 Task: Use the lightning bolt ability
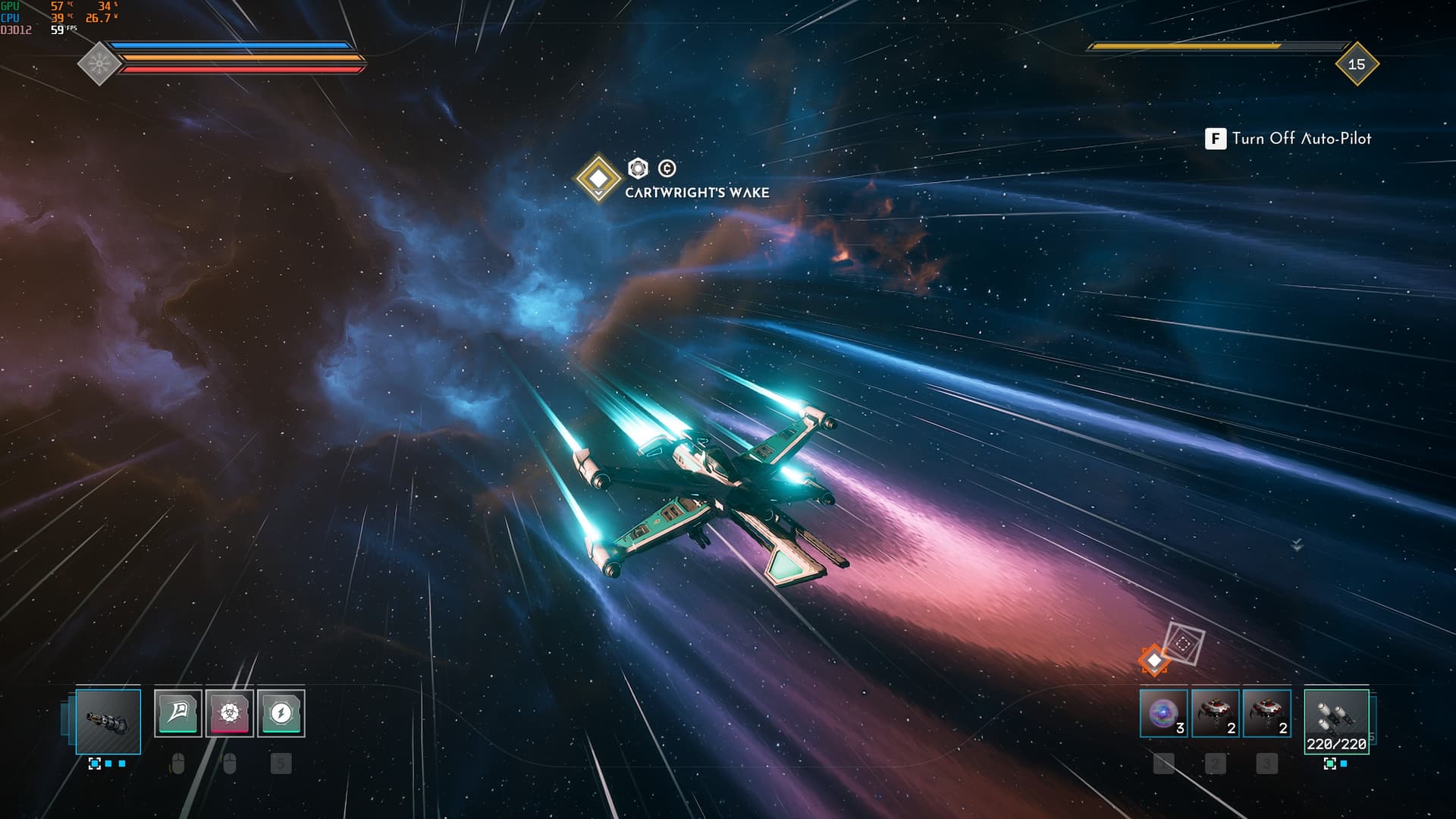click(x=281, y=713)
